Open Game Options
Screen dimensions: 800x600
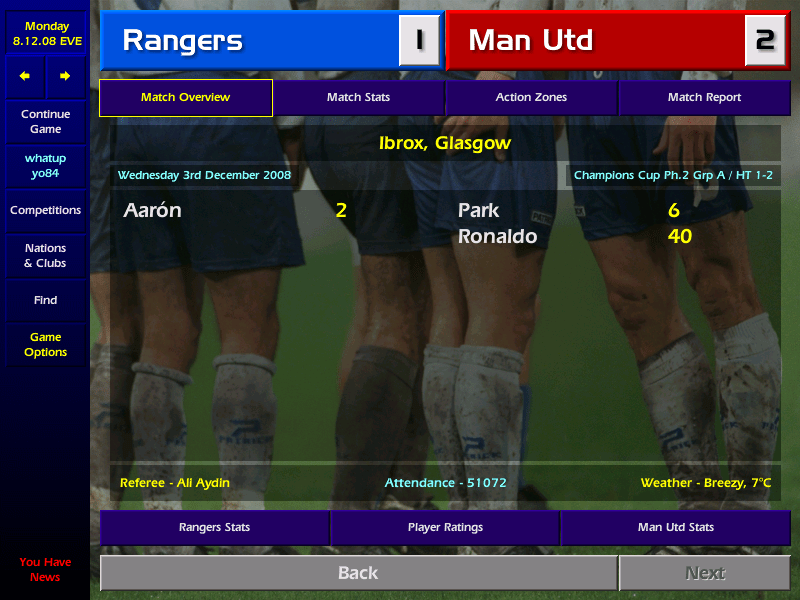click(x=45, y=345)
